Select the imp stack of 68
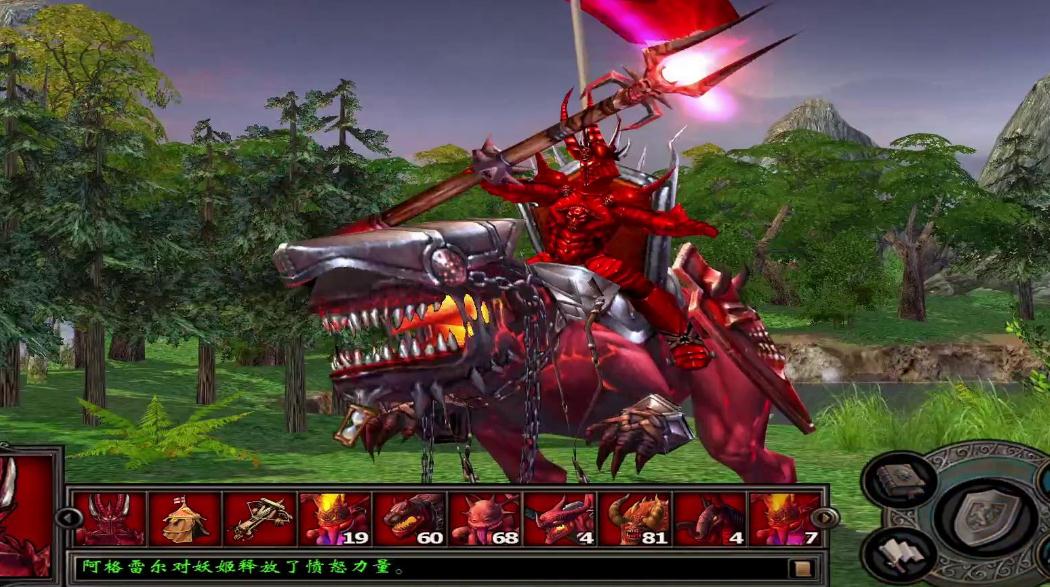The width and height of the screenshot is (1050, 587). (x=485, y=518)
